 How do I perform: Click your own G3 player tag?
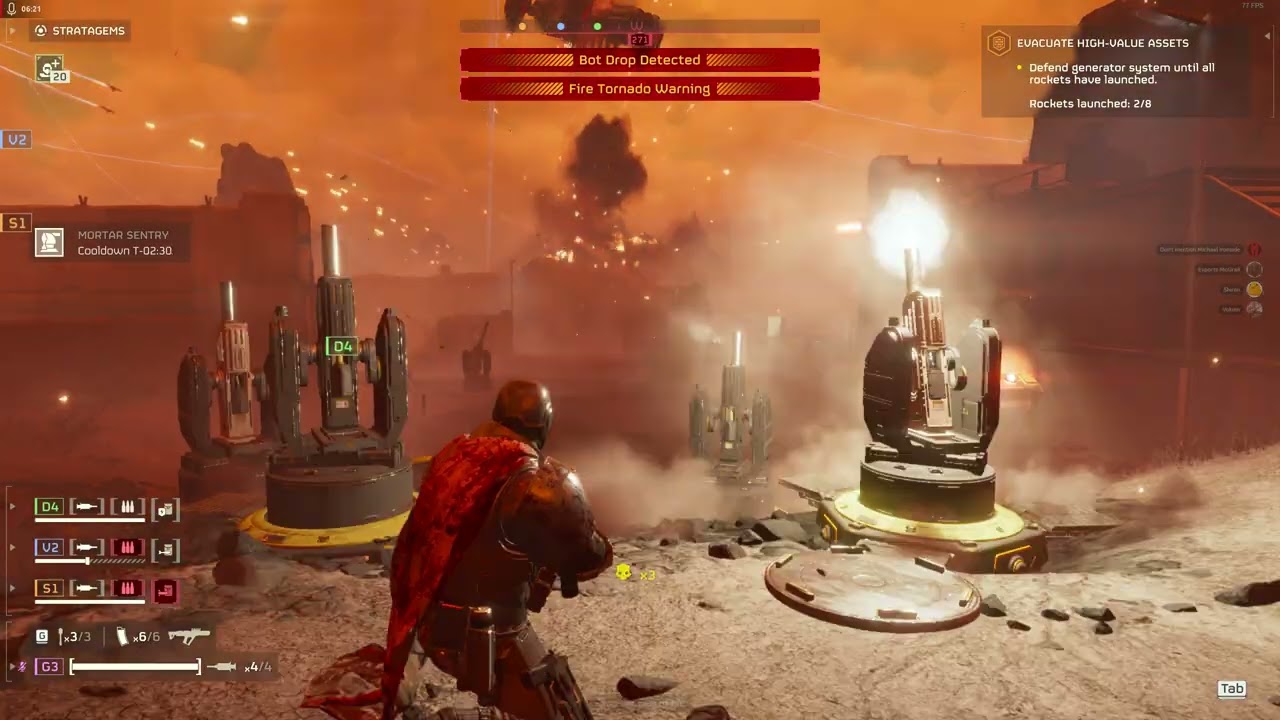click(x=50, y=667)
